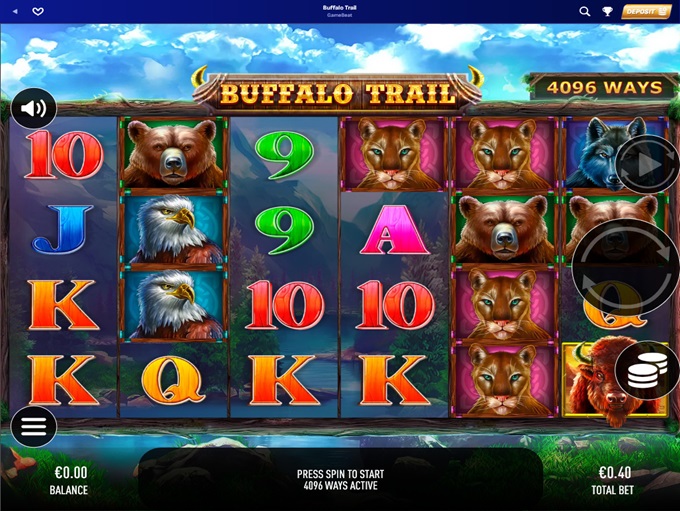Go back using the top-left arrow
The height and width of the screenshot is (511, 680).
pos(15,11)
